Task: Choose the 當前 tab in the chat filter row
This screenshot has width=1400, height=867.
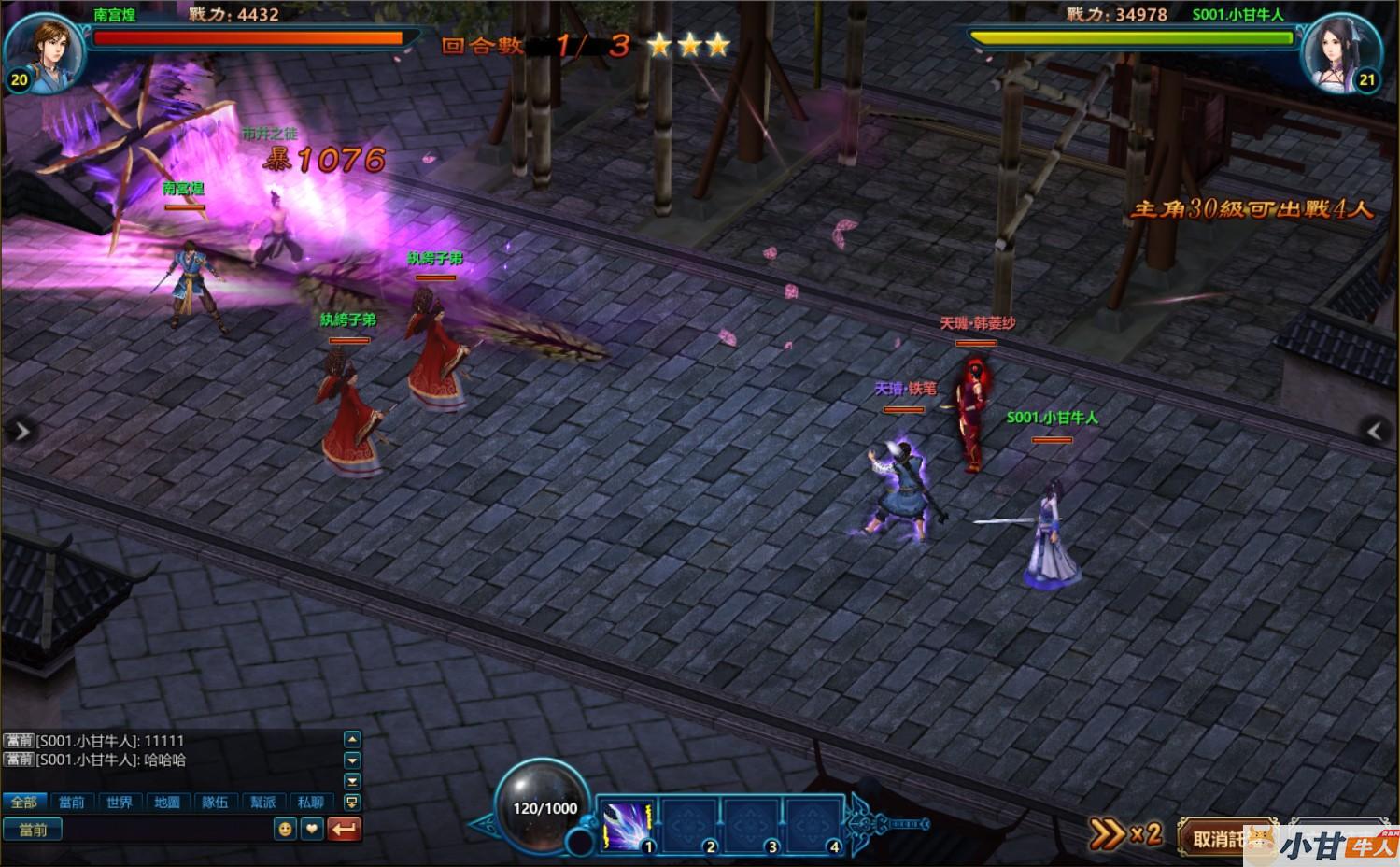Action: tap(71, 802)
